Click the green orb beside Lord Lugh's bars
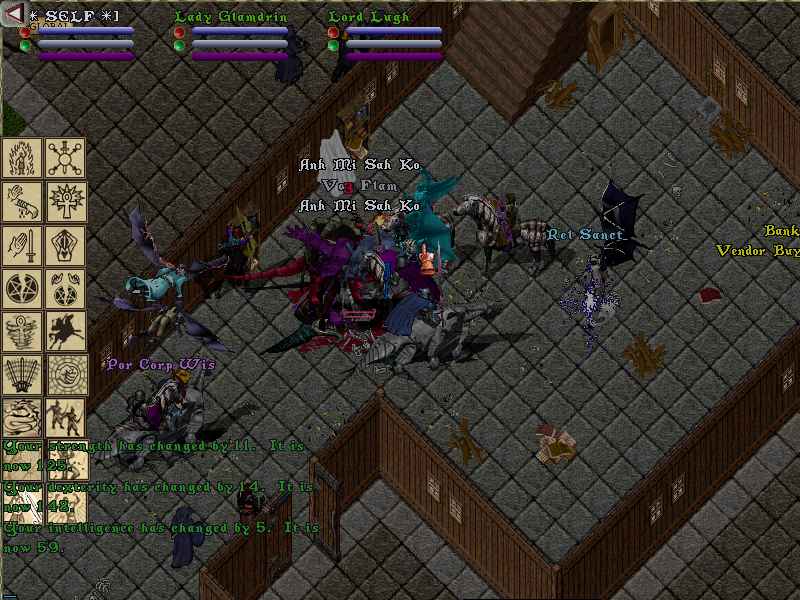The height and width of the screenshot is (600, 800). [x=333, y=45]
